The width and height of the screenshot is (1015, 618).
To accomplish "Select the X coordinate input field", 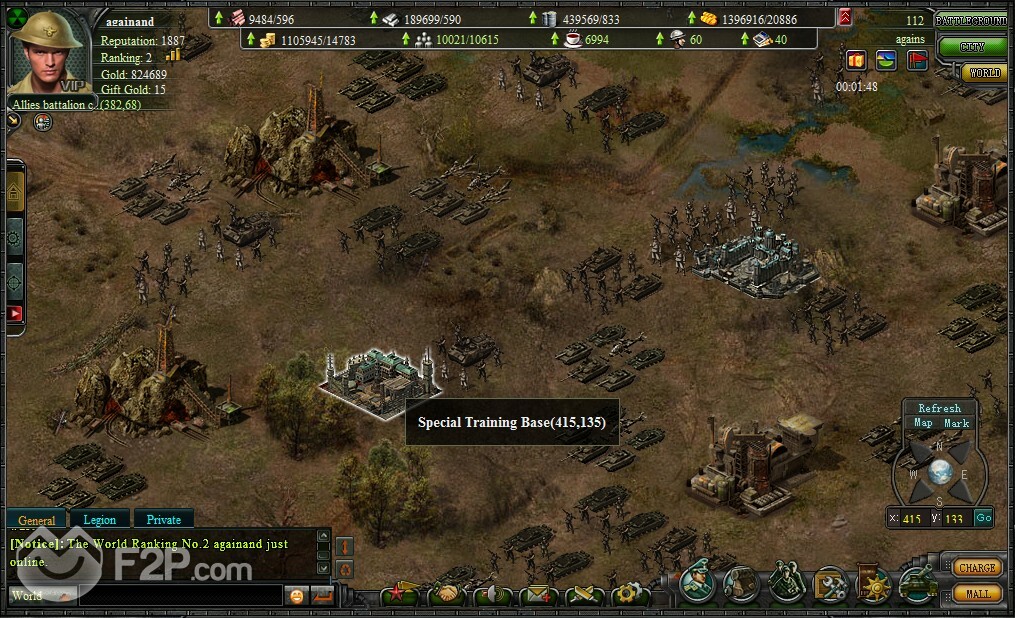I will click(x=912, y=518).
